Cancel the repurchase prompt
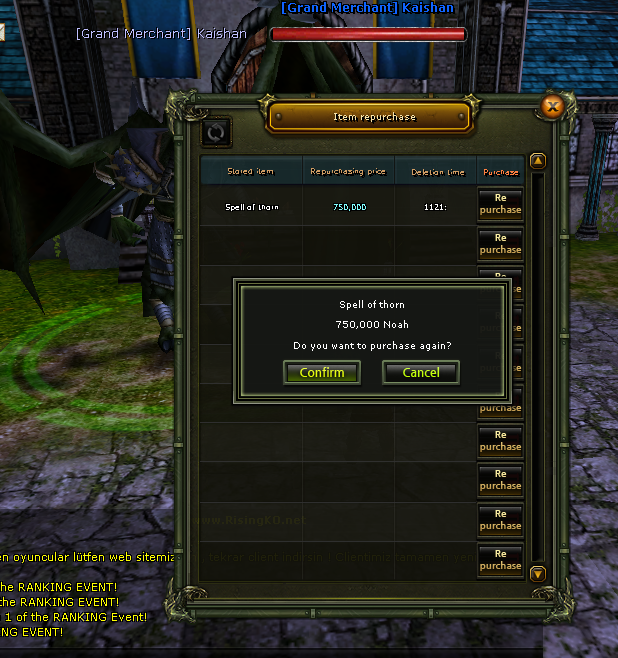This screenshot has width=618, height=658. 420,373
